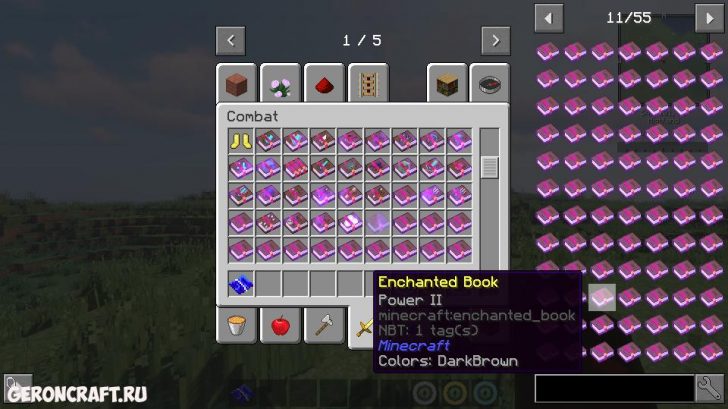Image resolution: width=728 pixels, height=409 pixels.
Task: Open the apple Foodstuffs tab
Action: tap(280, 325)
